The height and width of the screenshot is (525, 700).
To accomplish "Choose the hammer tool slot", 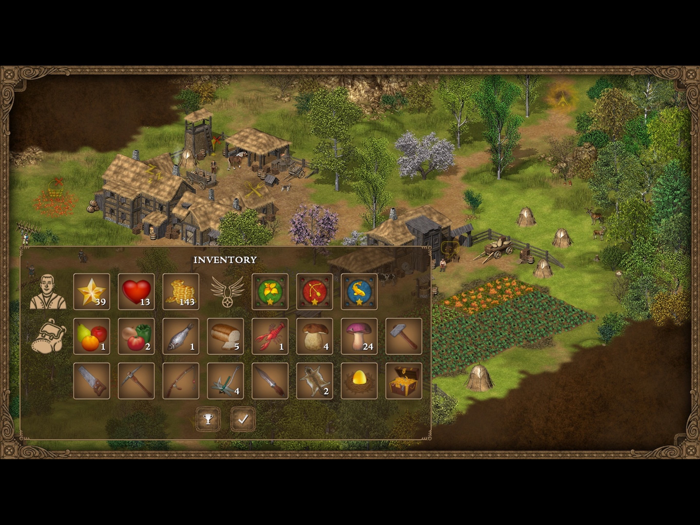I will point(404,337).
